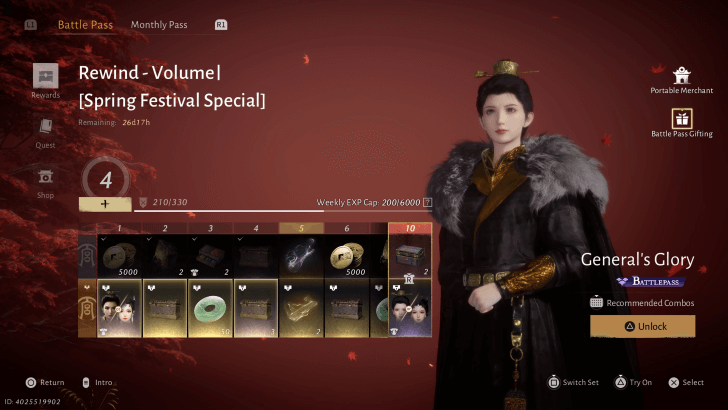Select the level 10 free chest reward
728x410 pixels.
tap(410, 255)
